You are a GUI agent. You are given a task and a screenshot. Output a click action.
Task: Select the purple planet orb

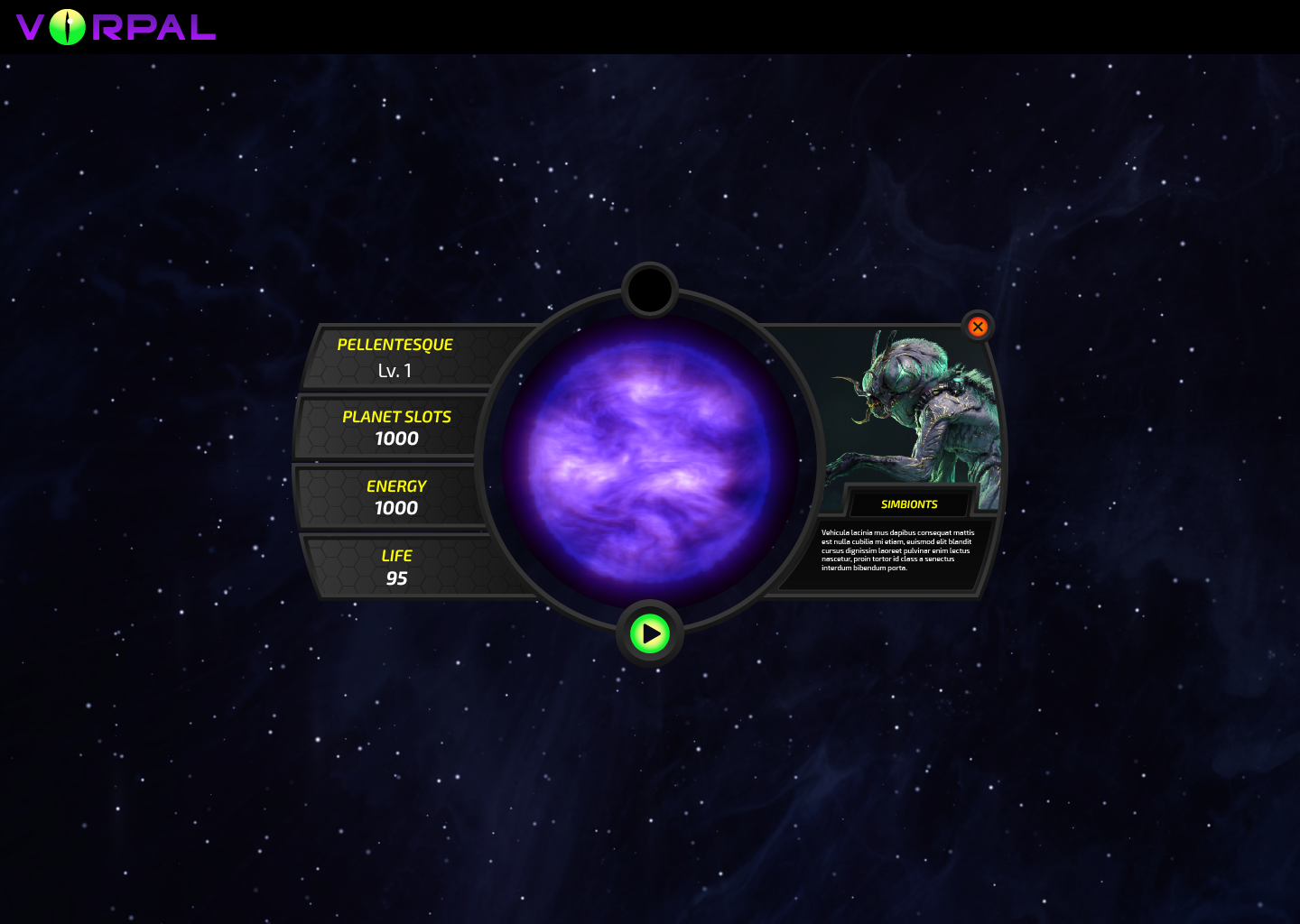(649, 461)
